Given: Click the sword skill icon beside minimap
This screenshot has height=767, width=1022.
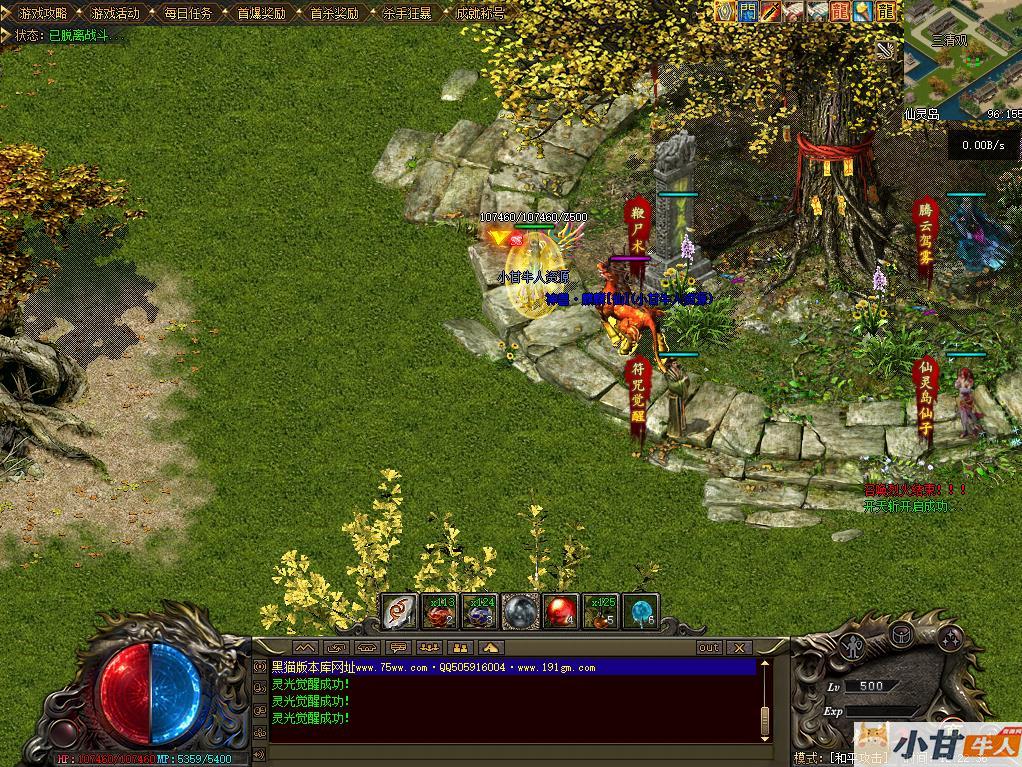Looking at the screenshot, I should pyautogui.click(x=886, y=48).
